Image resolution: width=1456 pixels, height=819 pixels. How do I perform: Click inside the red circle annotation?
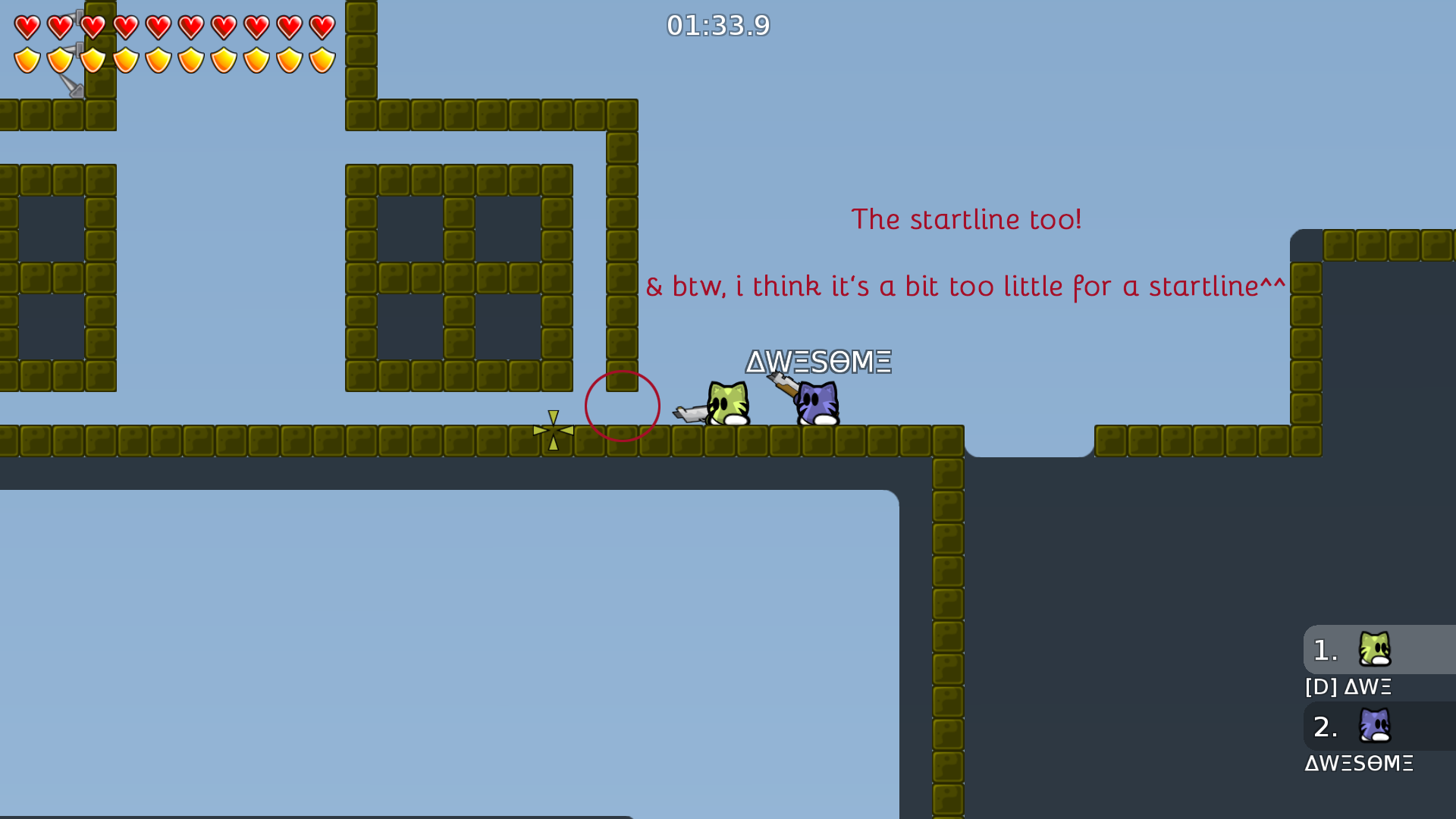(622, 406)
